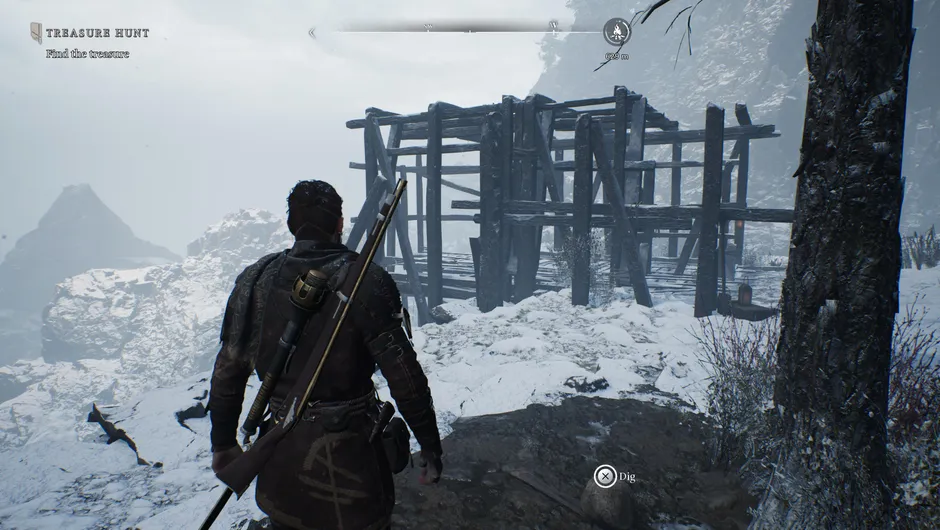Select the campfire waypoint marker on the compass
940x530 pixels.
point(617,32)
